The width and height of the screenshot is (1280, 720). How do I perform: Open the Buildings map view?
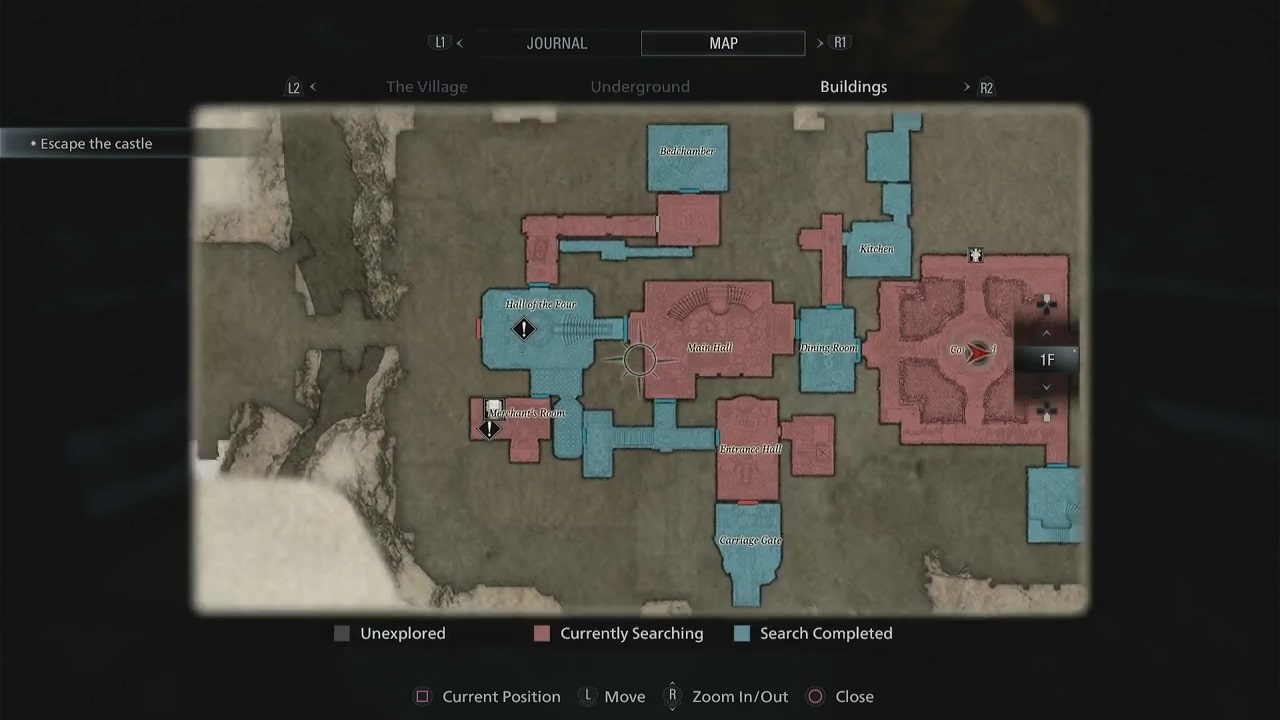pyautogui.click(x=854, y=87)
